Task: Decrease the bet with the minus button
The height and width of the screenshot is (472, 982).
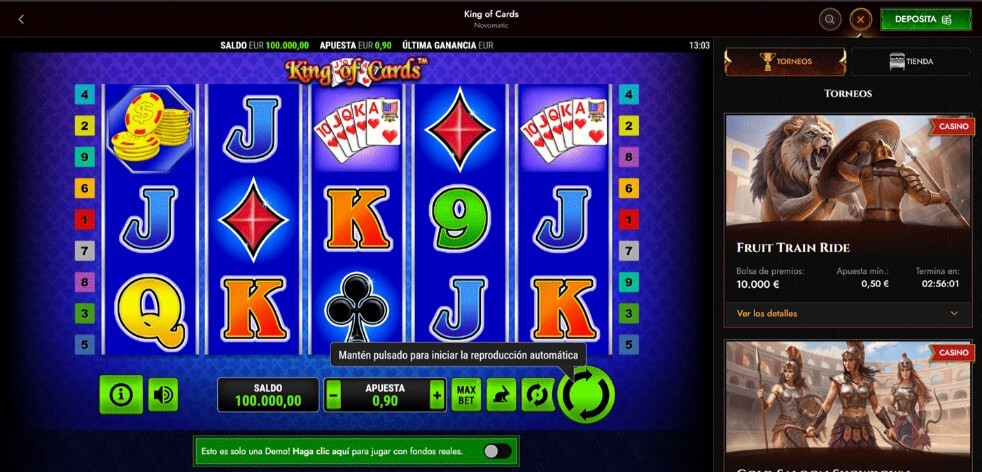Action: (334, 395)
